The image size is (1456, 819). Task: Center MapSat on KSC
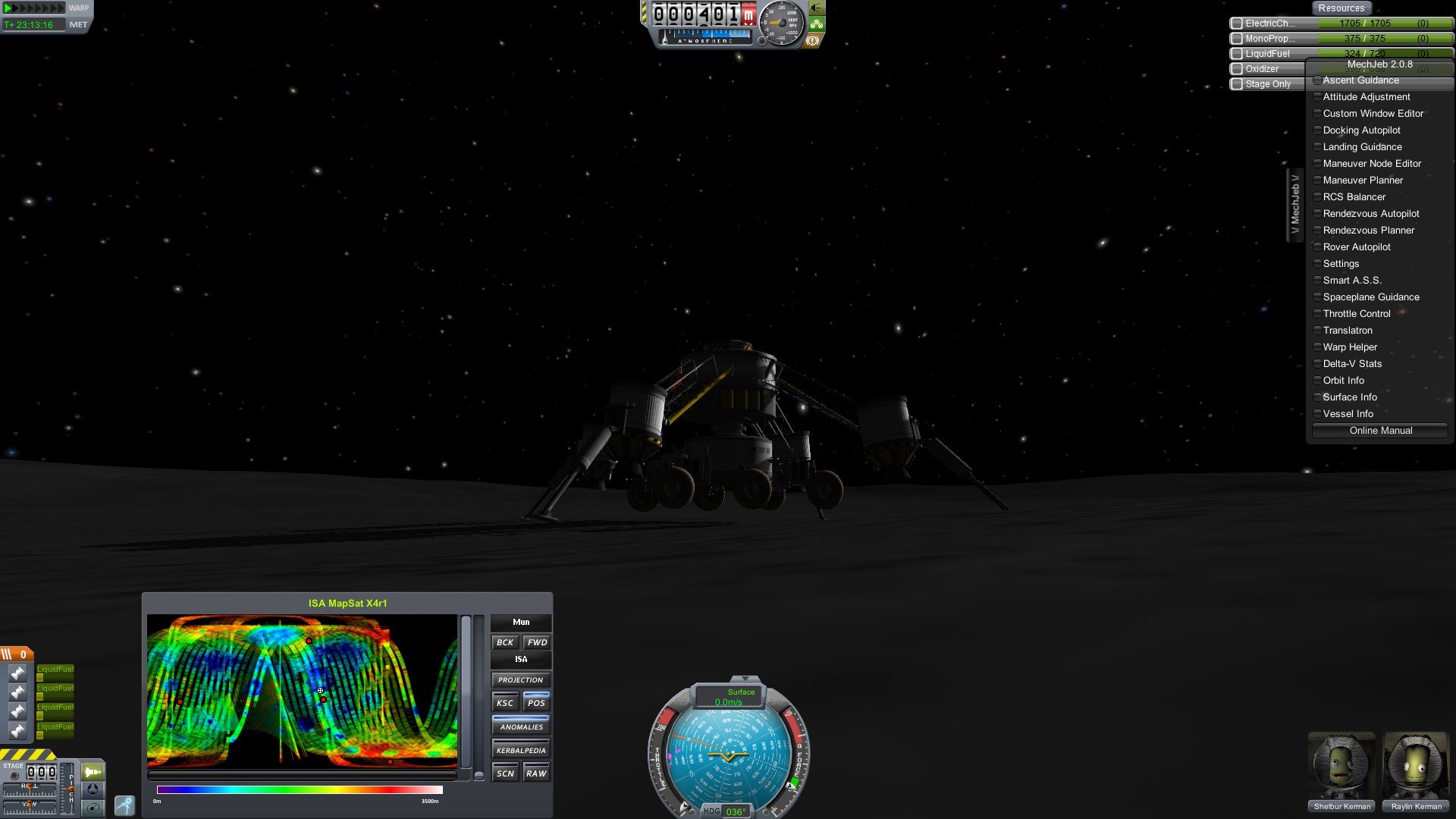click(x=505, y=703)
